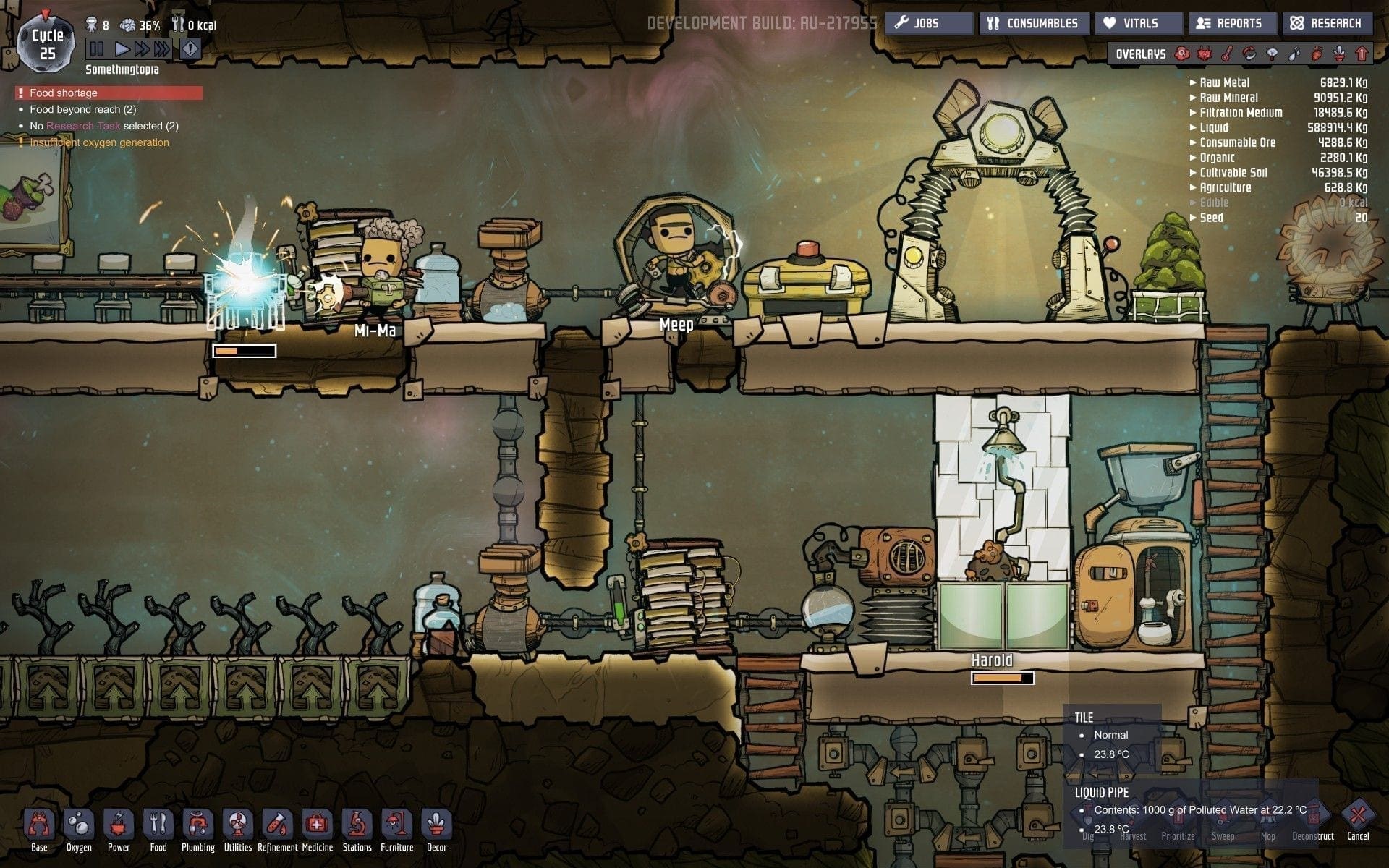Open the Food build category

[158, 829]
